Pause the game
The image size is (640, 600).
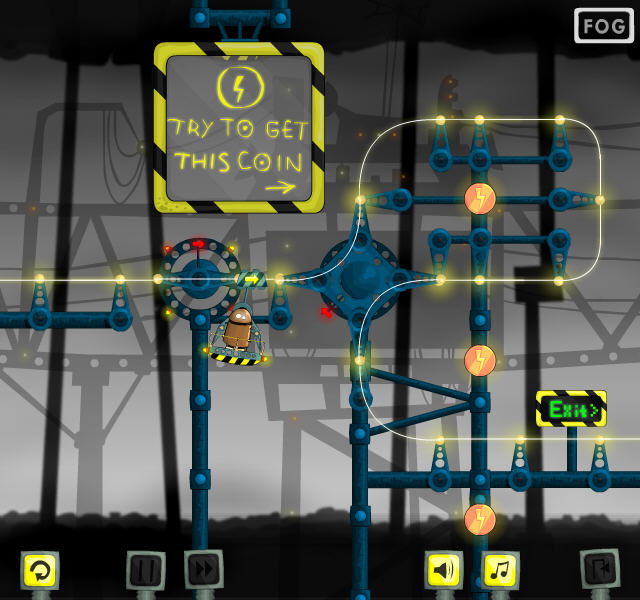[146, 570]
